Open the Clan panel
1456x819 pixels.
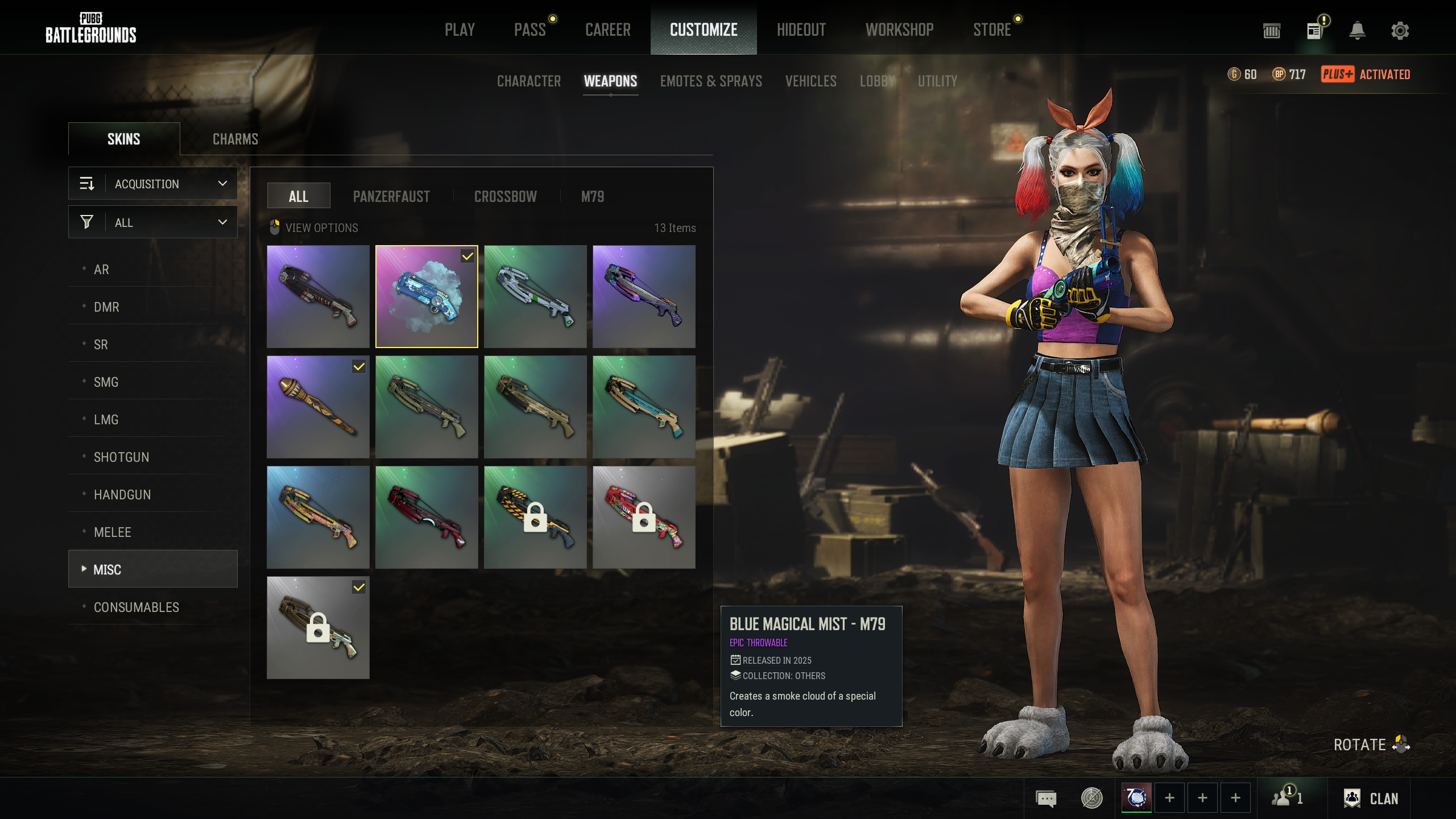pyautogui.click(x=1371, y=799)
